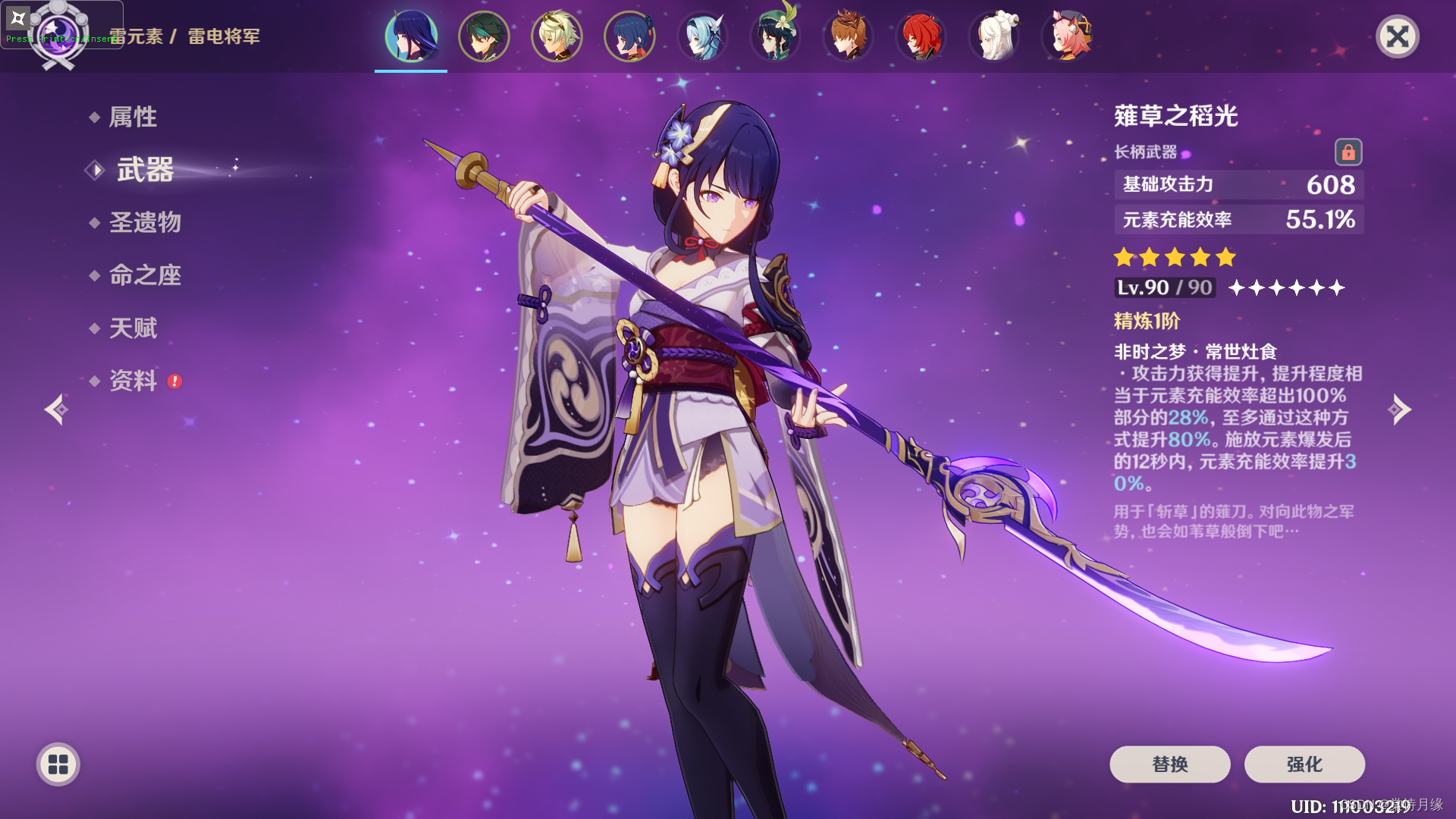
Task: View the 资料 profile page
Action: [133, 381]
